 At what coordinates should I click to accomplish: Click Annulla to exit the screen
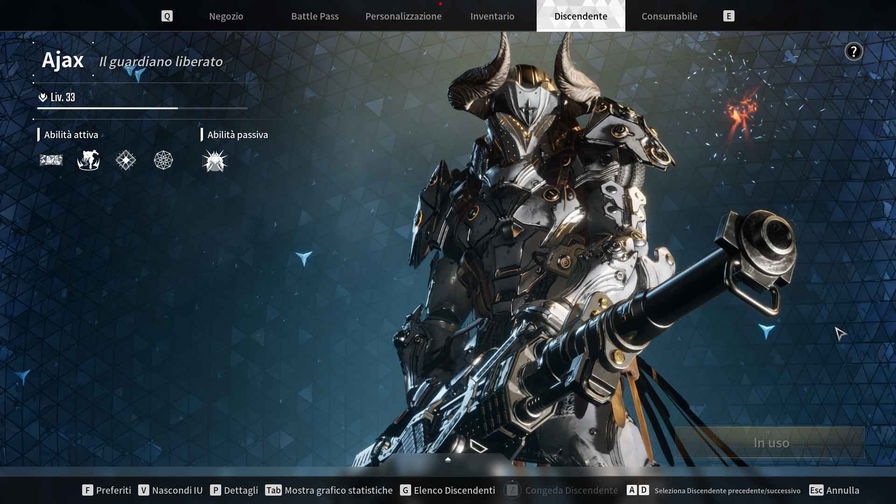[834, 490]
